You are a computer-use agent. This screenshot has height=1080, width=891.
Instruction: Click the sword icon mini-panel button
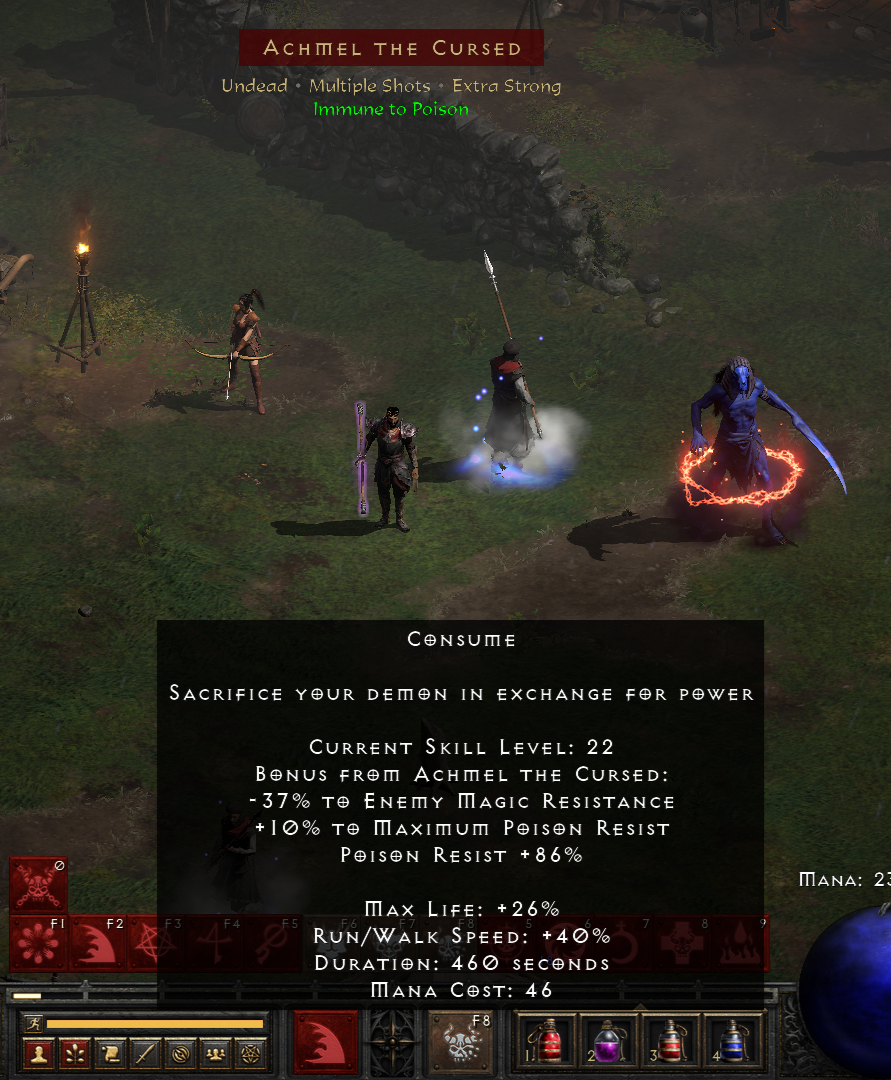click(x=145, y=1054)
